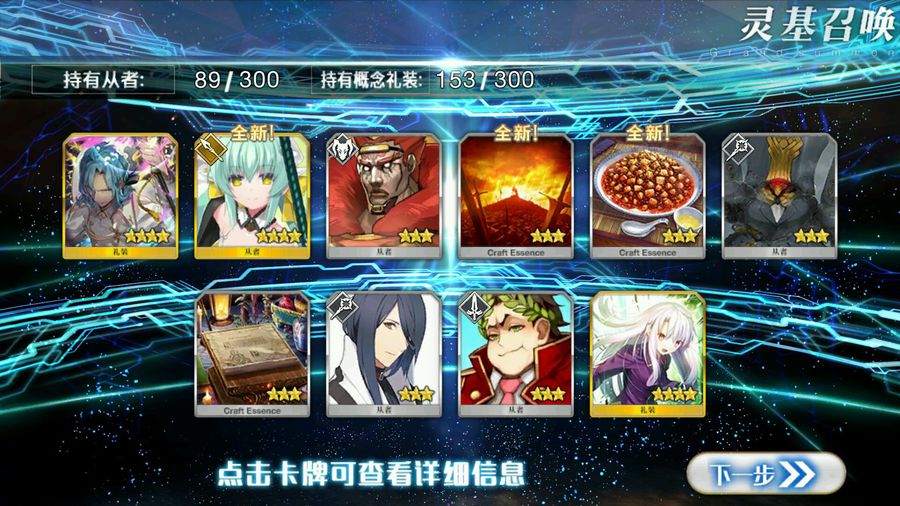View the dark-haired man servant card

pyautogui.click(x=383, y=354)
